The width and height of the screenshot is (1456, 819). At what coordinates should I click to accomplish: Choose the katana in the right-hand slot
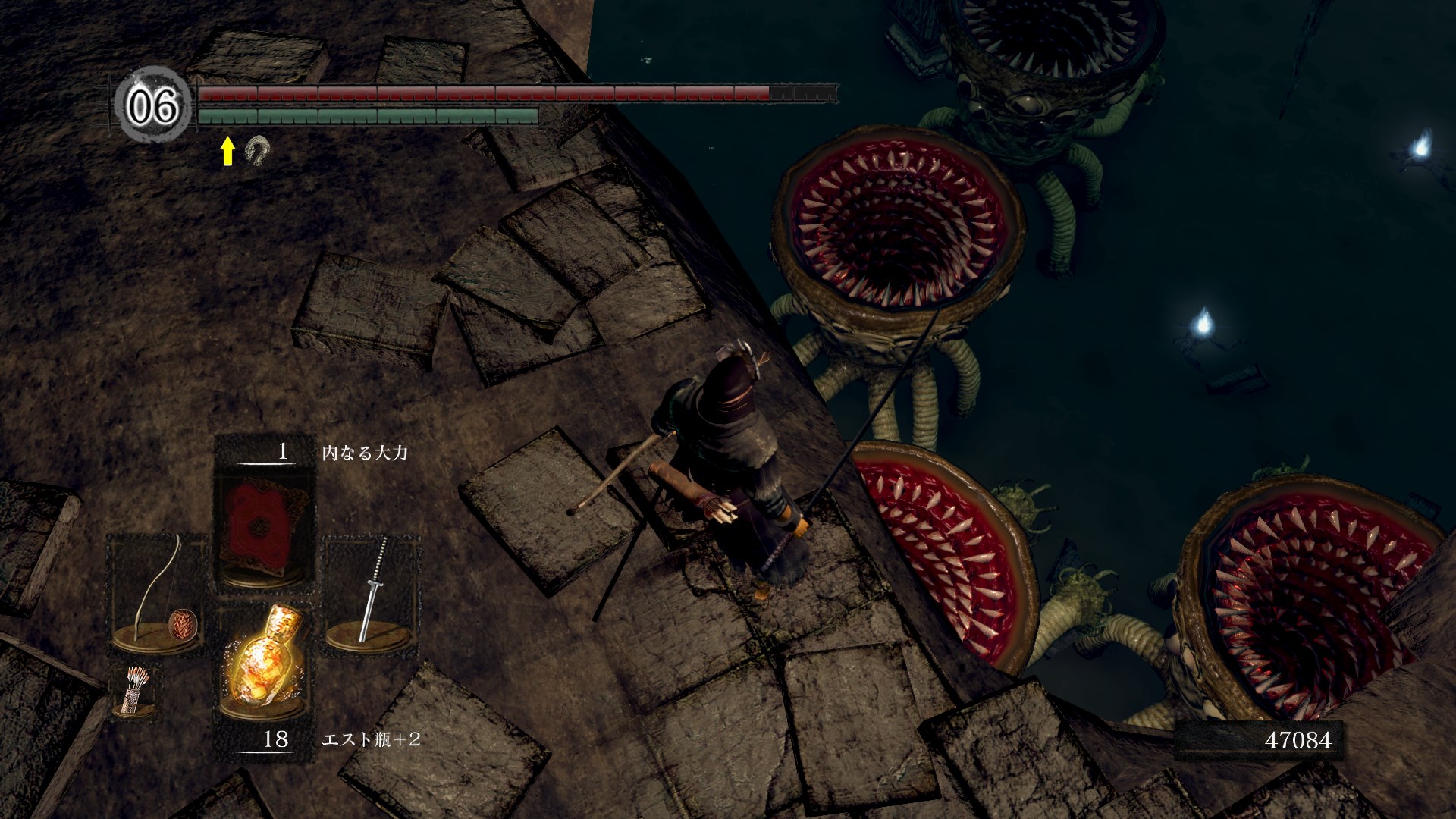click(x=372, y=593)
